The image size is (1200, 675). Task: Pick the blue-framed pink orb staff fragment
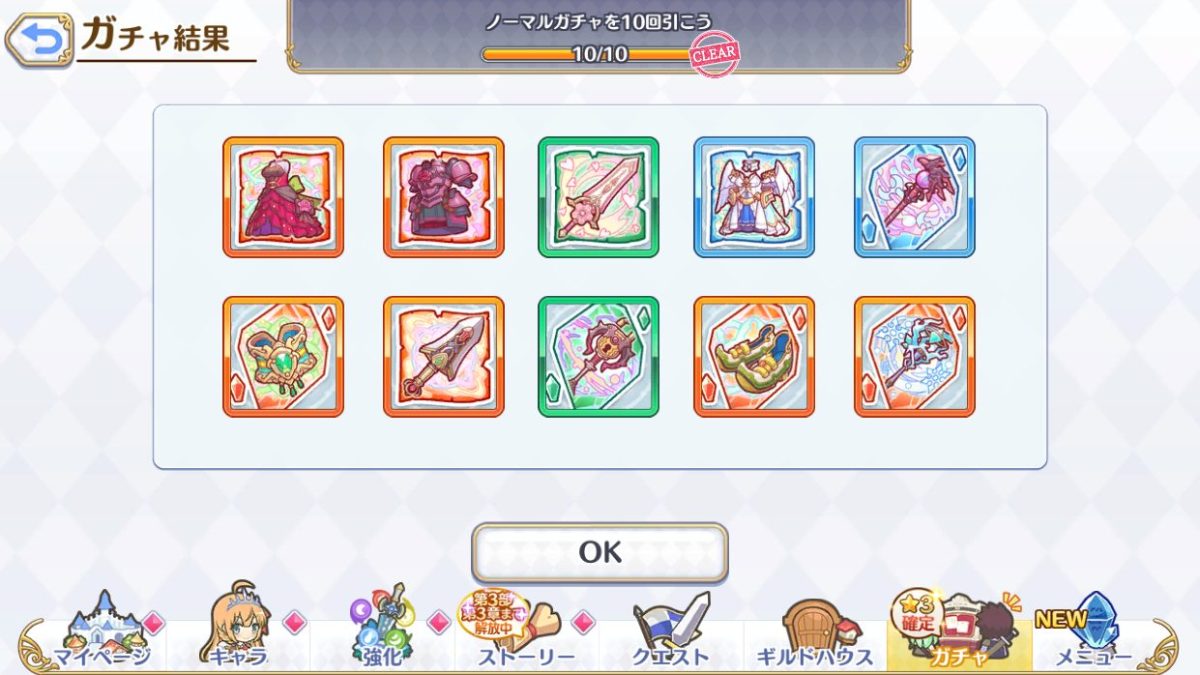click(x=914, y=197)
